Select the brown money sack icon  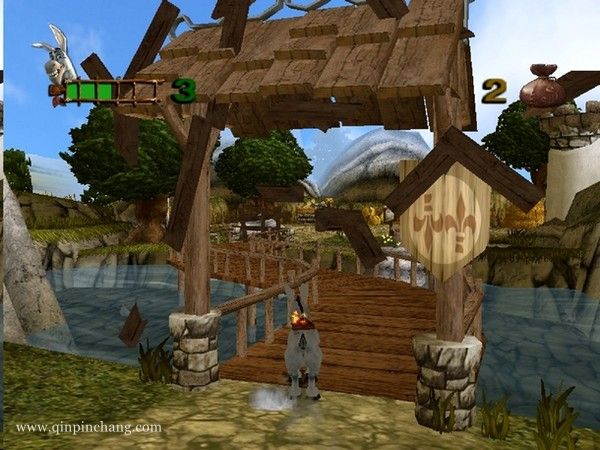point(543,87)
